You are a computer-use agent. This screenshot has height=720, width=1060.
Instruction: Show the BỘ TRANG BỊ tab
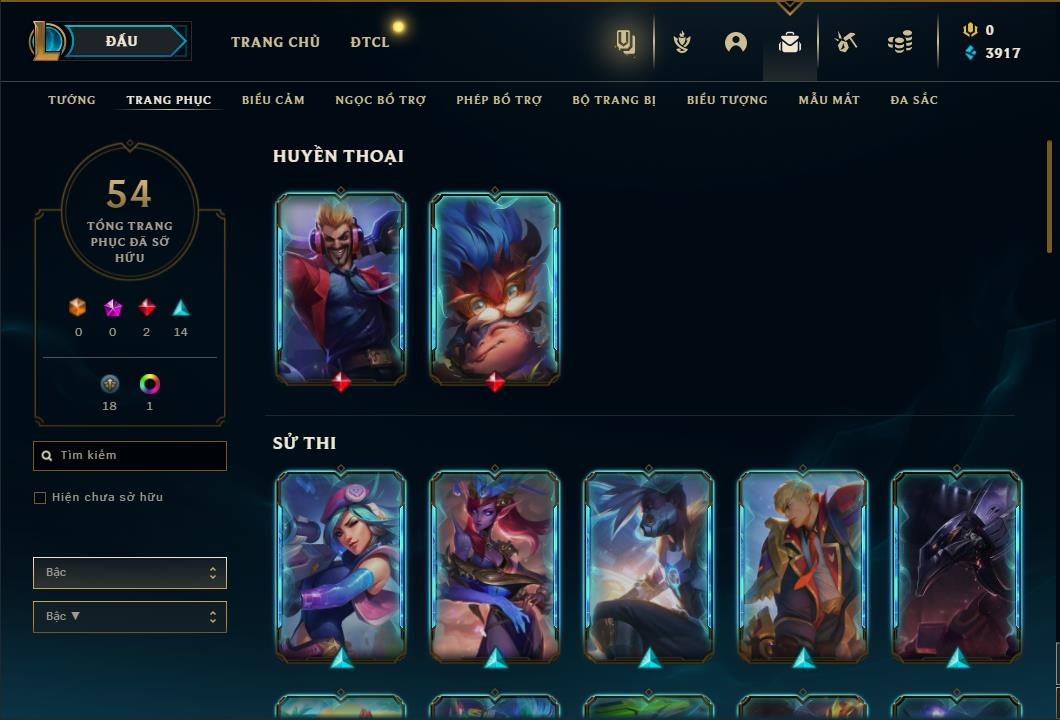[x=614, y=100]
